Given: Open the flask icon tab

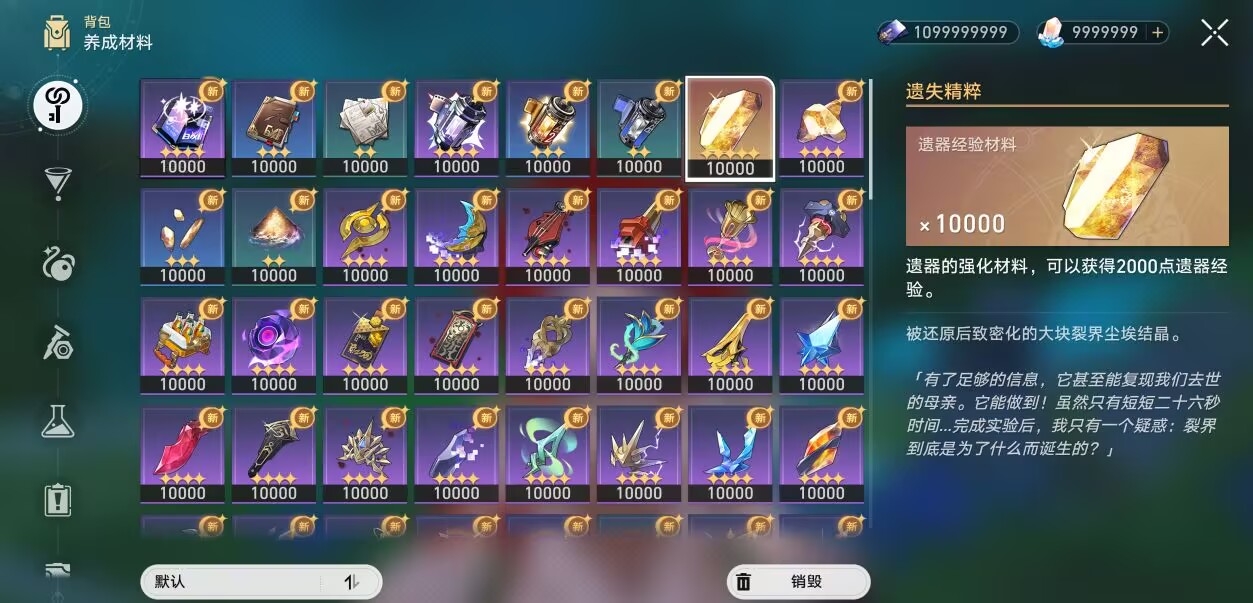Looking at the screenshot, I should click(58, 421).
